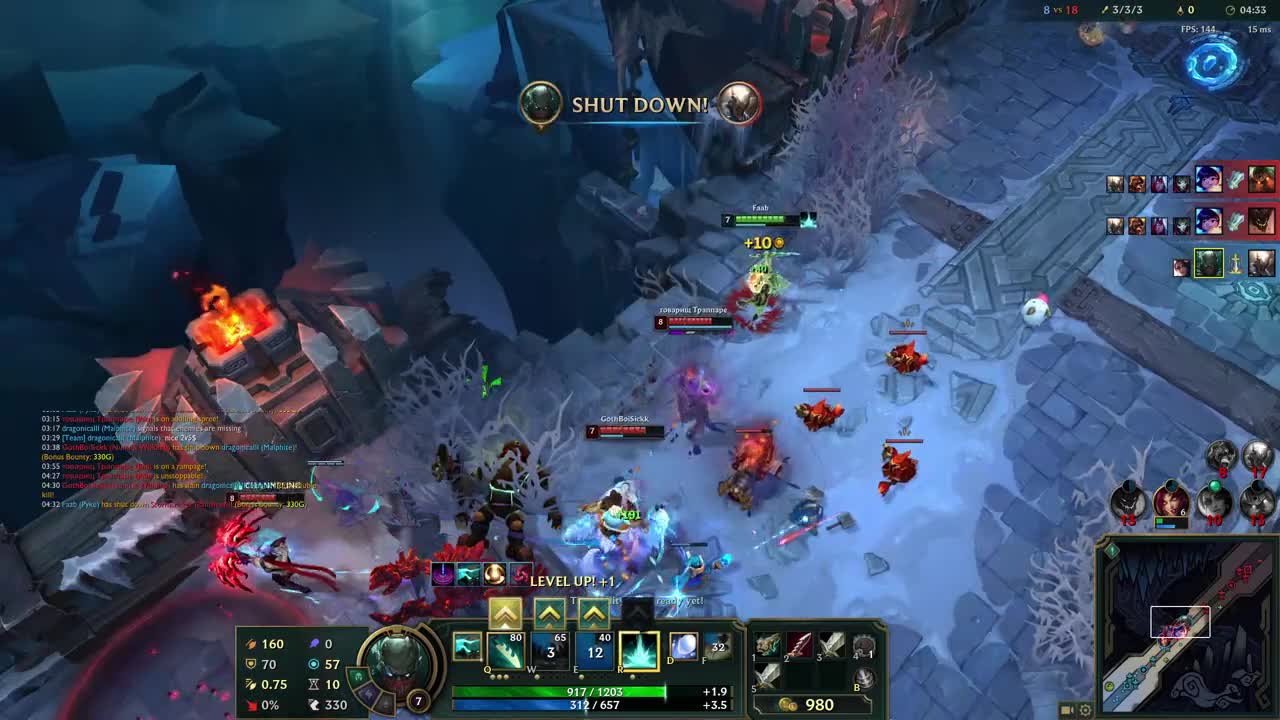The image size is (1280, 720).
Task: Select the item in inventory slot 1
Action: pos(767,646)
